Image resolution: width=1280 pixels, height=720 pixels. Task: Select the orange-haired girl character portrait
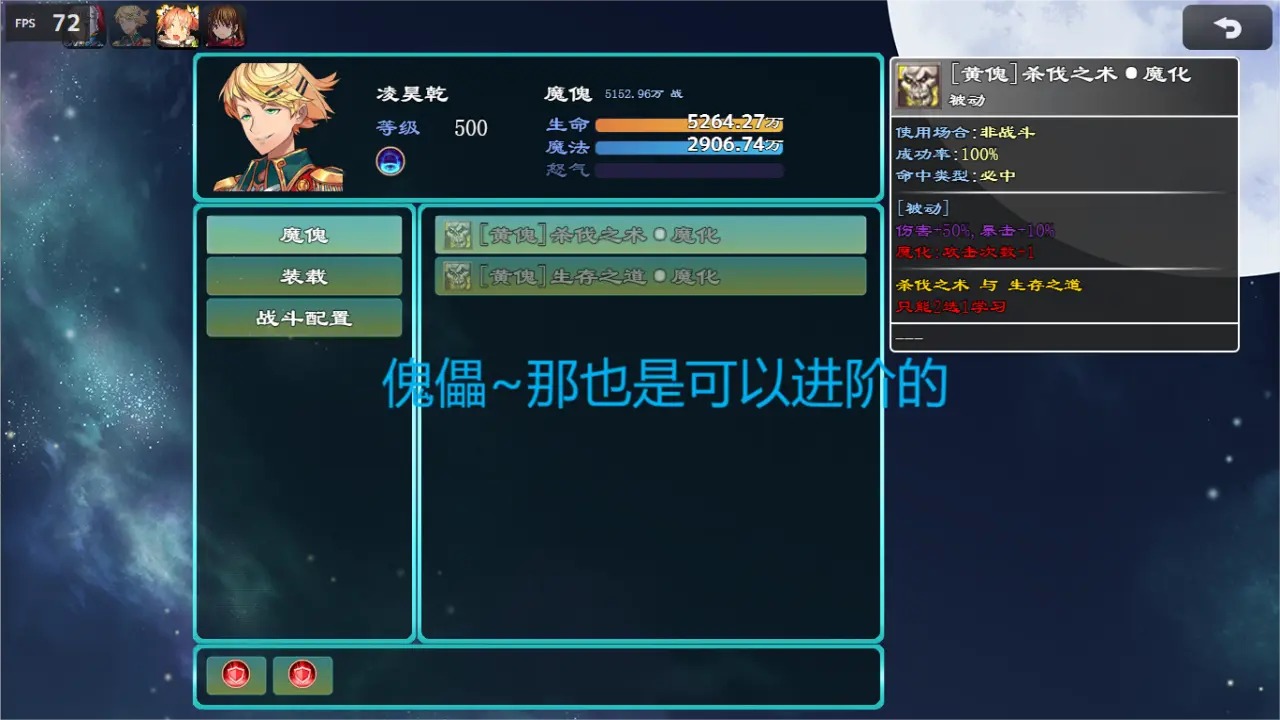(x=178, y=25)
